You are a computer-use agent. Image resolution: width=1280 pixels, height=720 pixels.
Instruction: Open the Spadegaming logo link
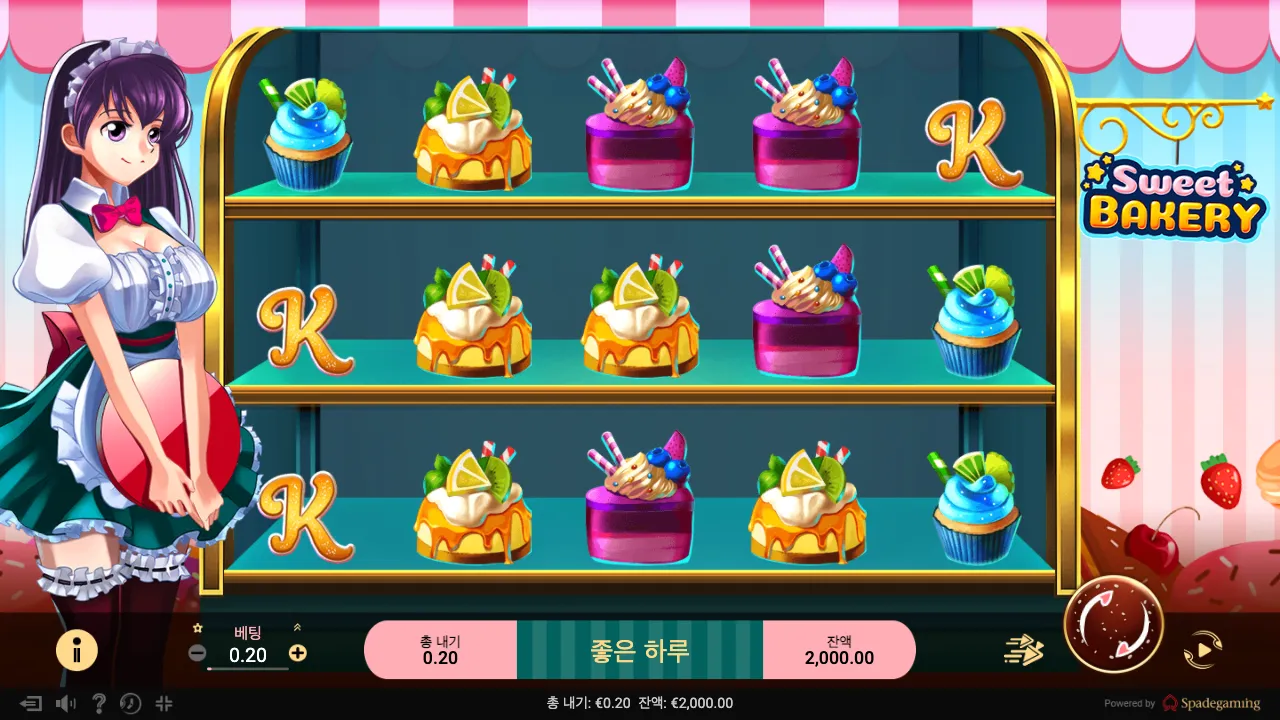point(1212,704)
